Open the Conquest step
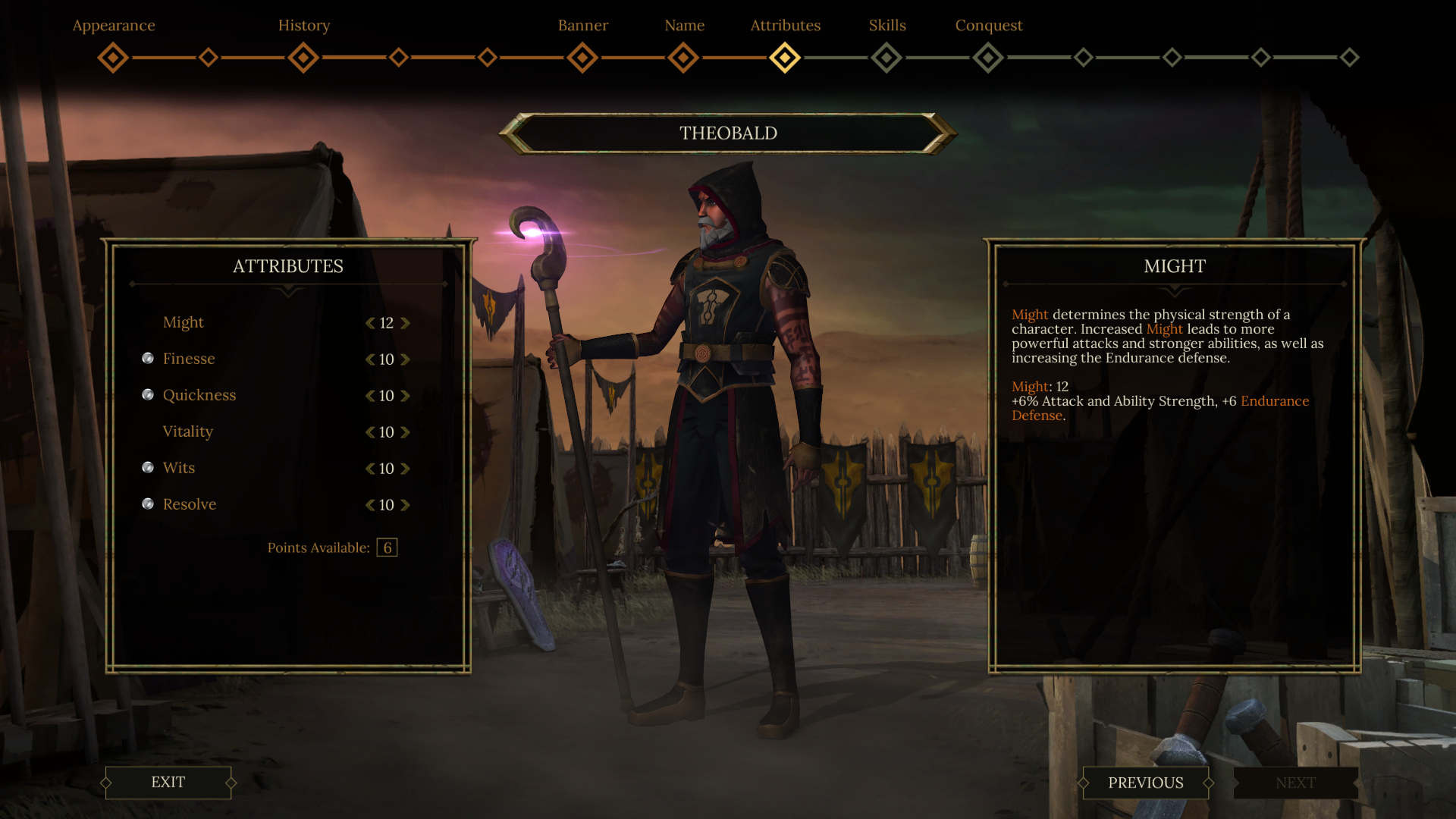The height and width of the screenshot is (819, 1456). tap(988, 58)
